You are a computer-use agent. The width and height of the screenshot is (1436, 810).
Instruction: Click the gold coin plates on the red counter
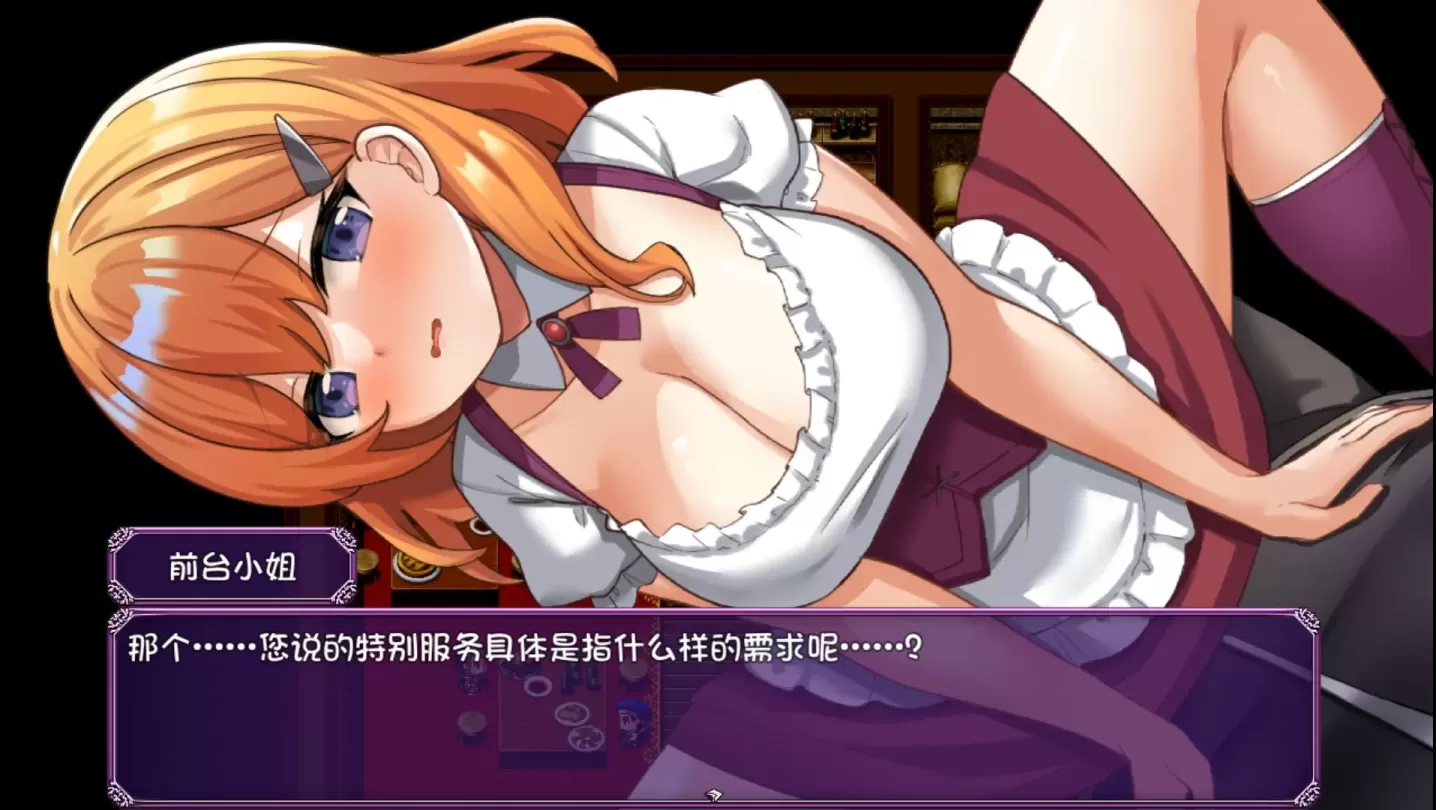(414, 564)
